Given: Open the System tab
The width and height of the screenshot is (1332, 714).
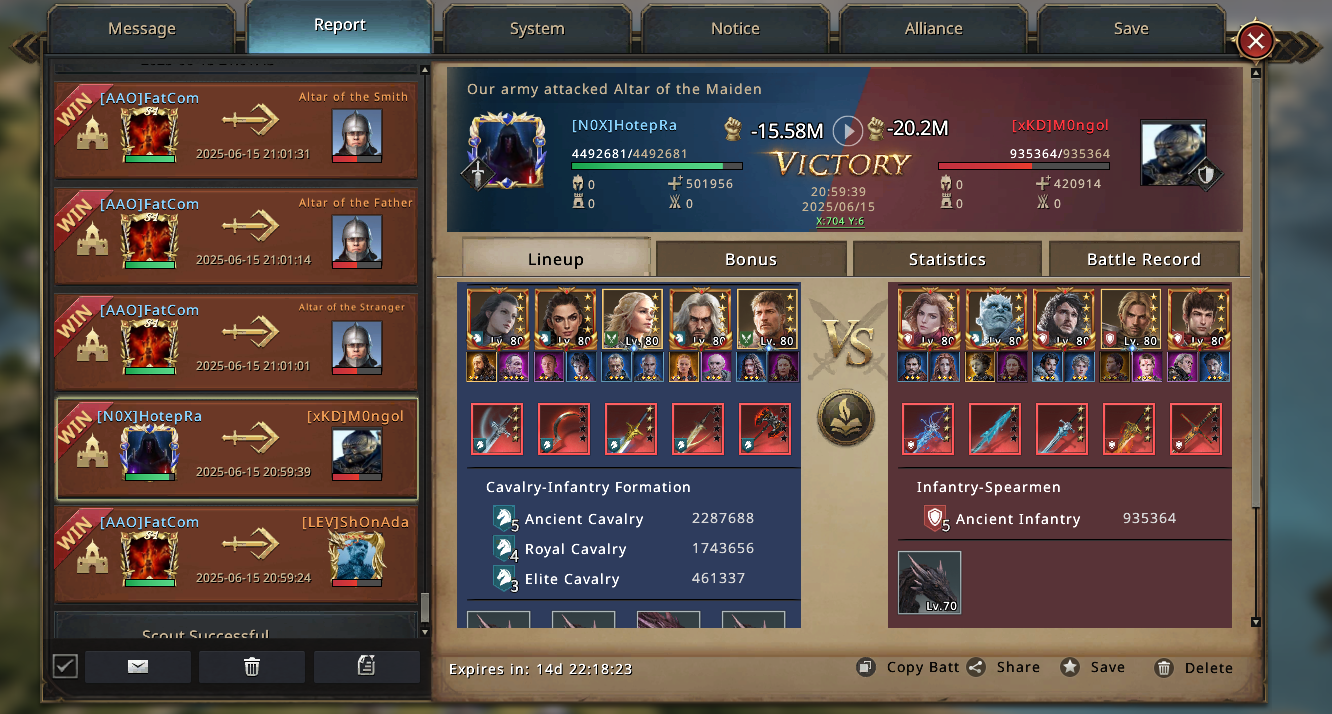Looking at the screenshot, I should tap(537, 29).
